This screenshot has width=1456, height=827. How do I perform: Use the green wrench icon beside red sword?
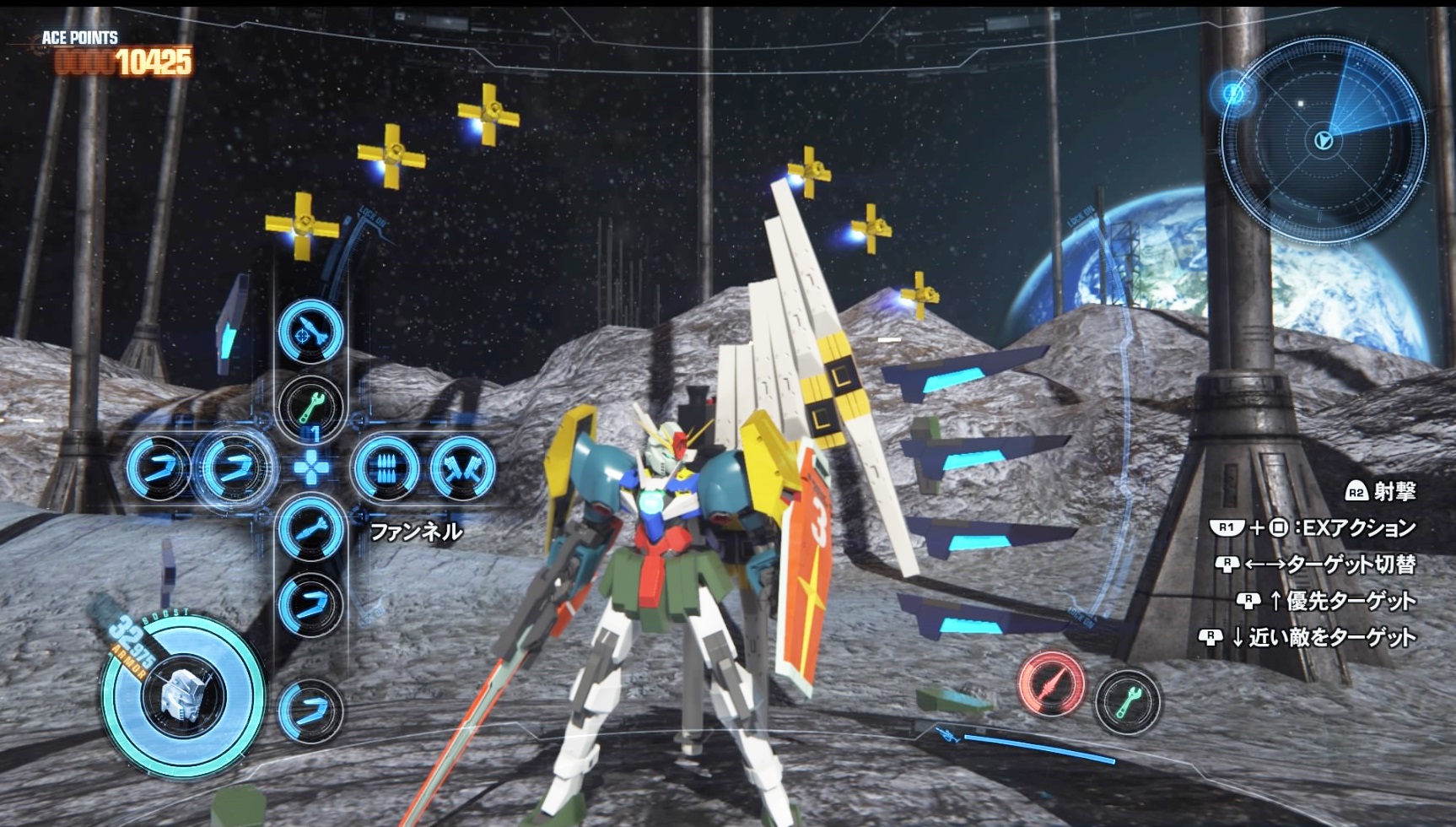coord(1127,701)
